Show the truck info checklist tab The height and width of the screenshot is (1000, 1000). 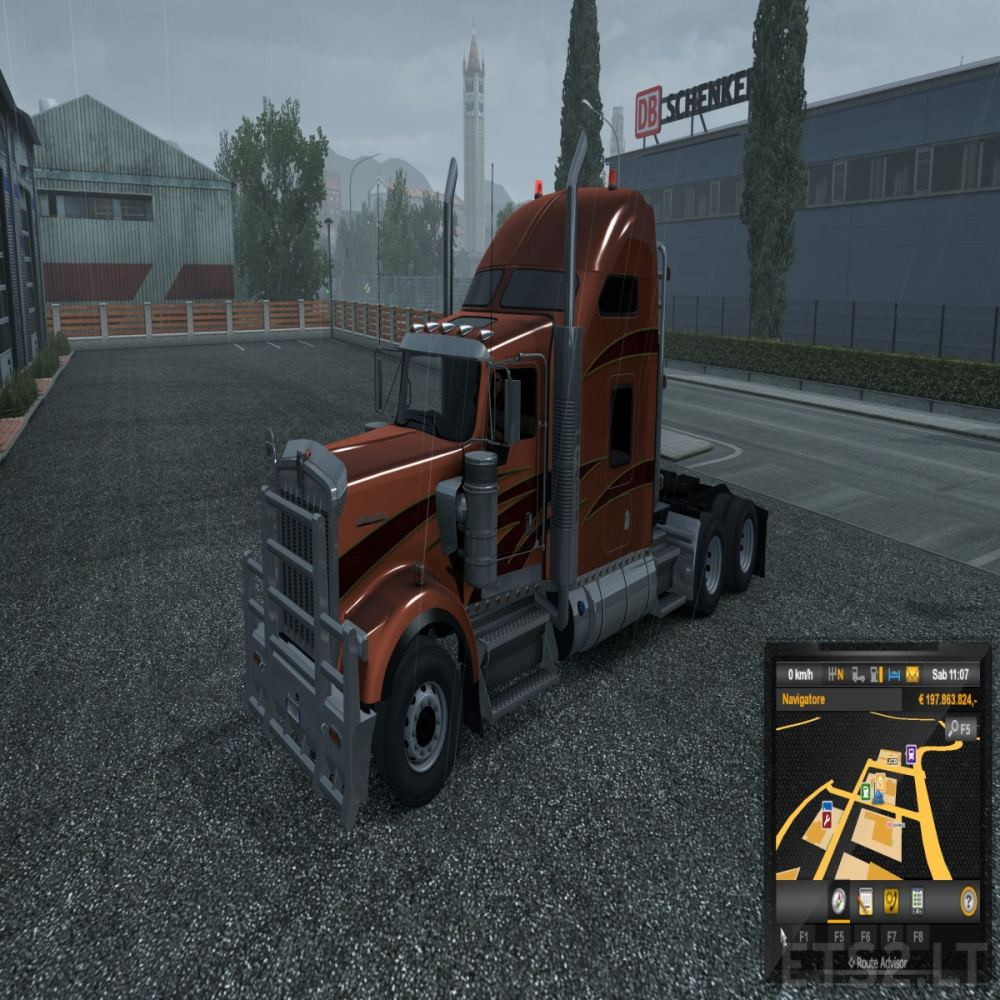(917, 901)
